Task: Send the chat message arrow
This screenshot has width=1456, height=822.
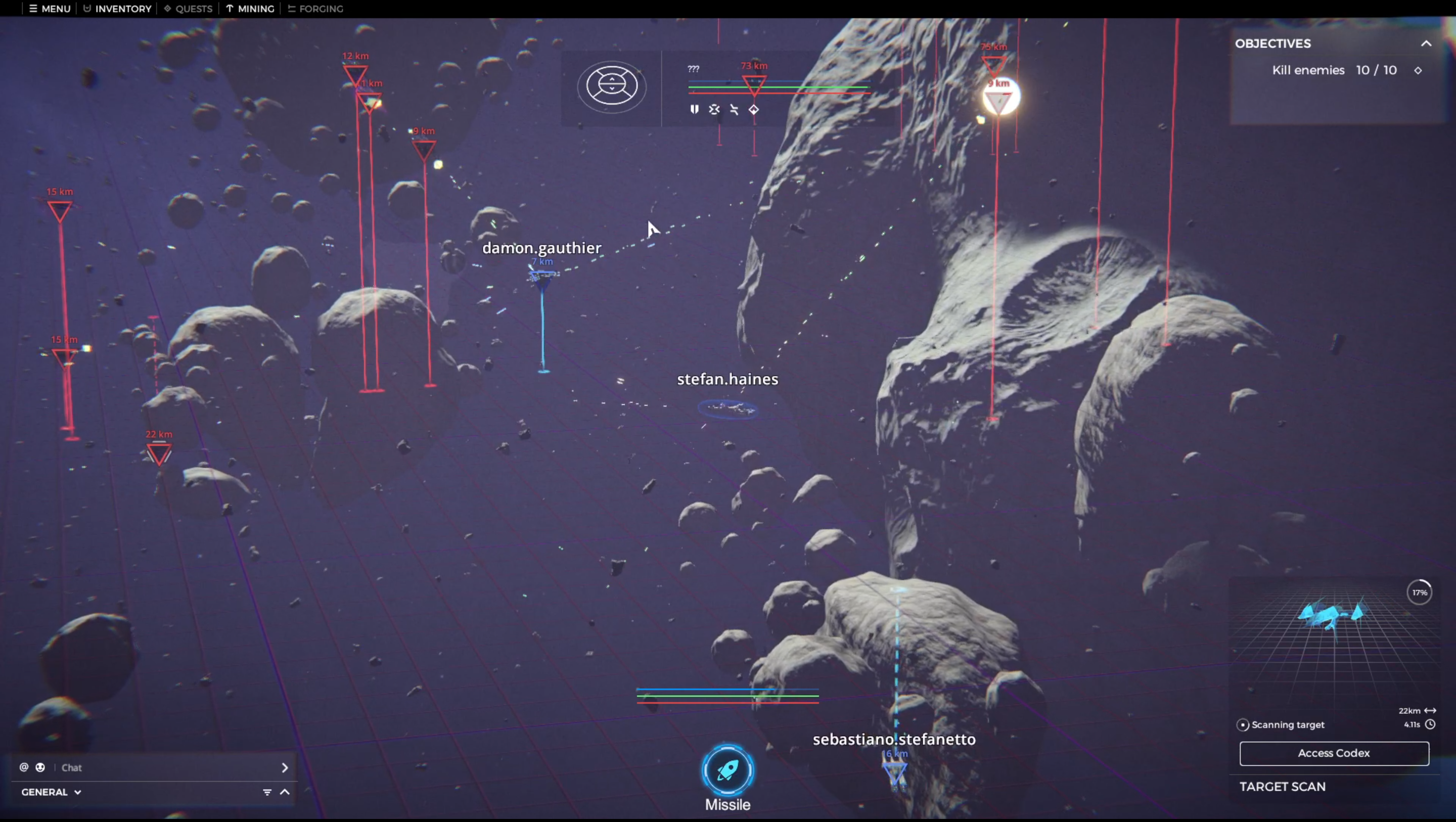Action: tap(285, 767)
